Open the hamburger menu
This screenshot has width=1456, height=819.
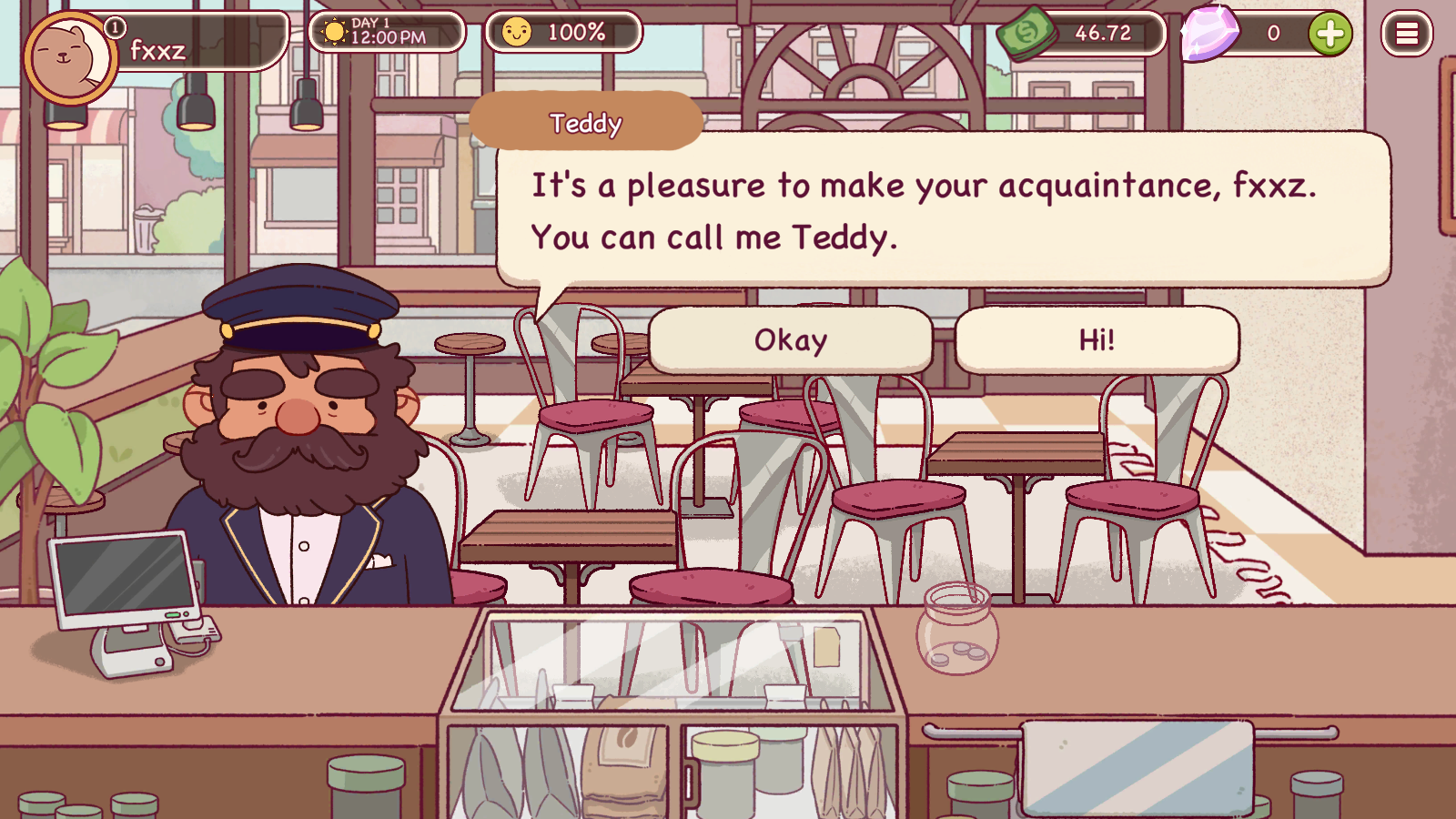[x=1406, y=34]
